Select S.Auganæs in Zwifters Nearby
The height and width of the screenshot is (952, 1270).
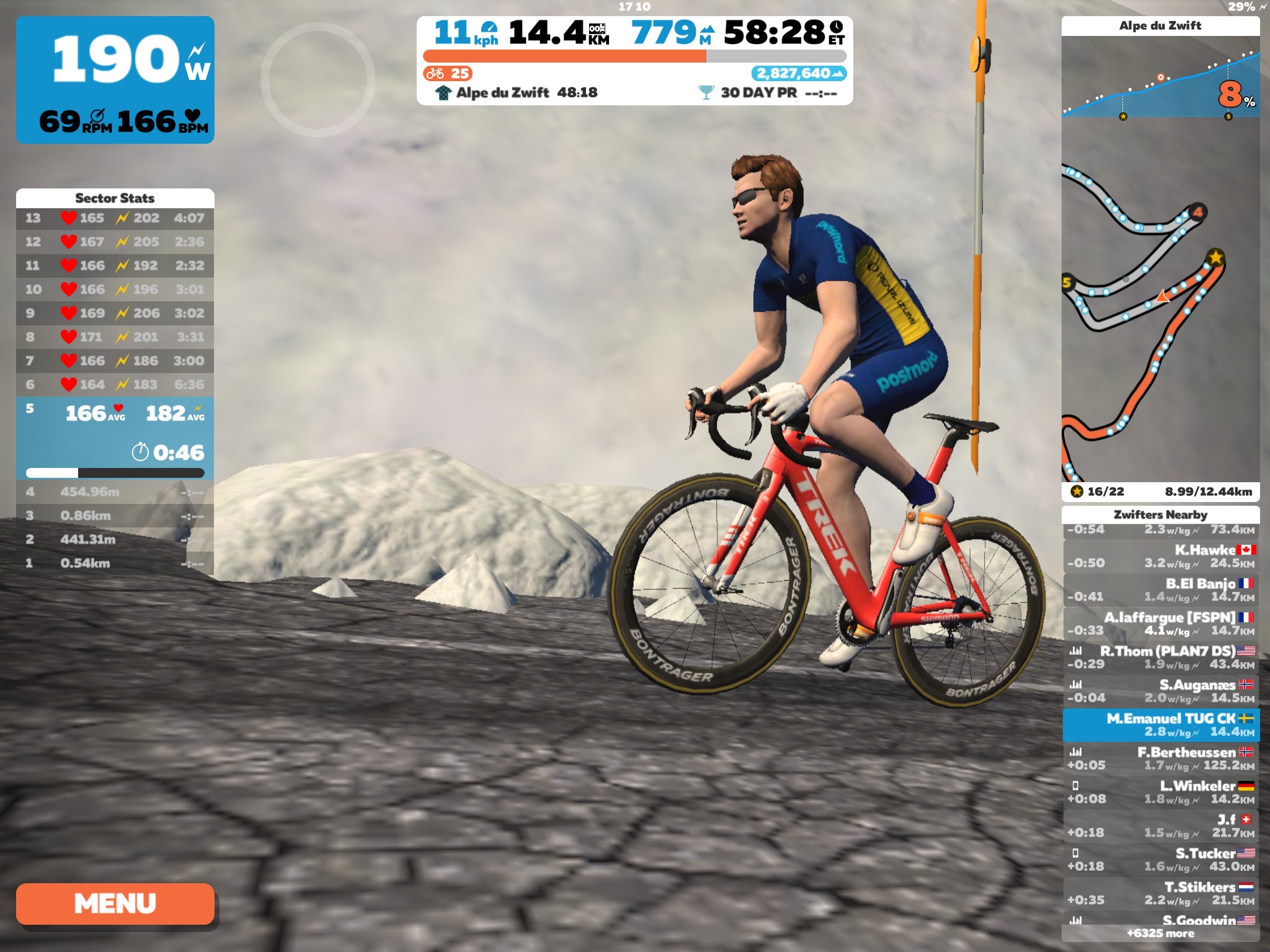pyautogui.click(x=1160, y=691)
